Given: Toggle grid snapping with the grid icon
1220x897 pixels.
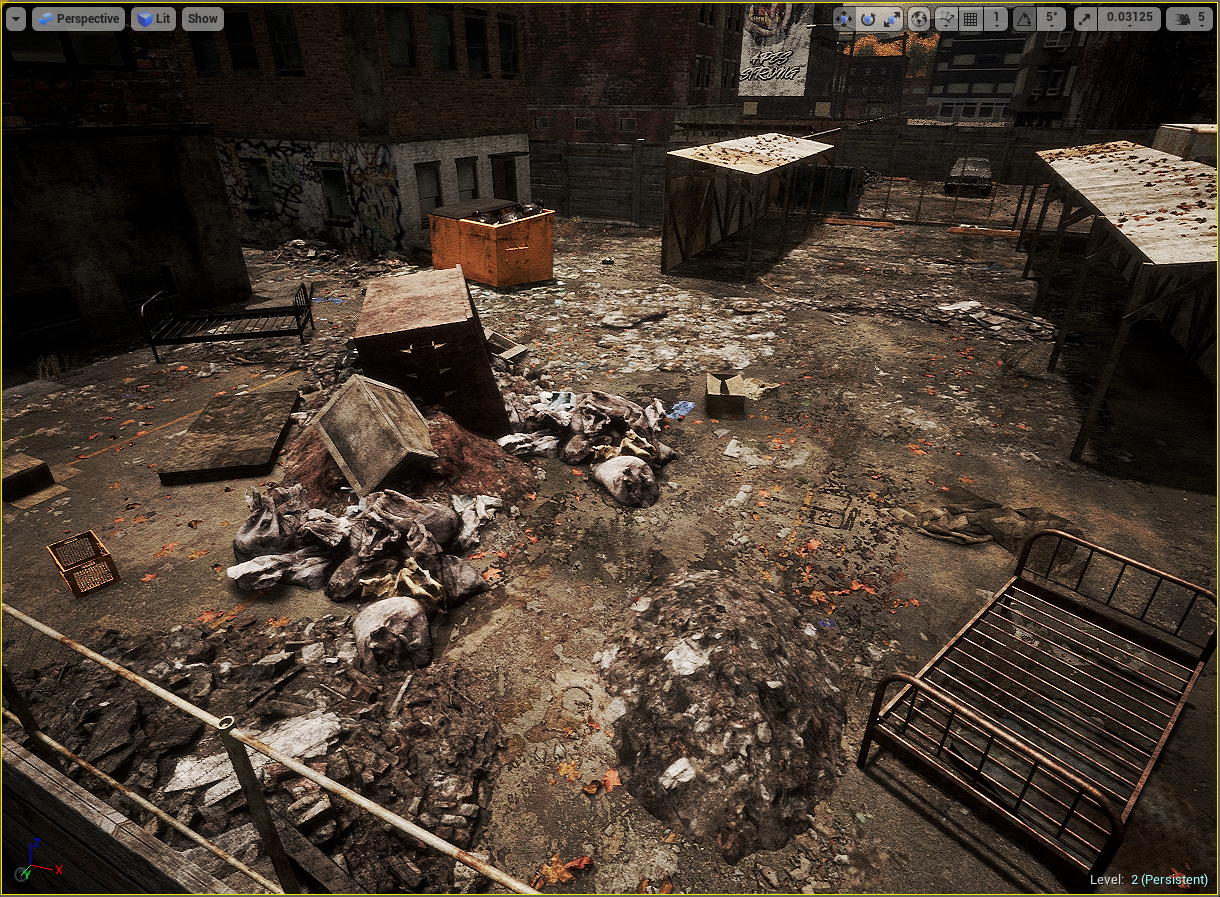Looking at the screenshot, I should 971,19.
